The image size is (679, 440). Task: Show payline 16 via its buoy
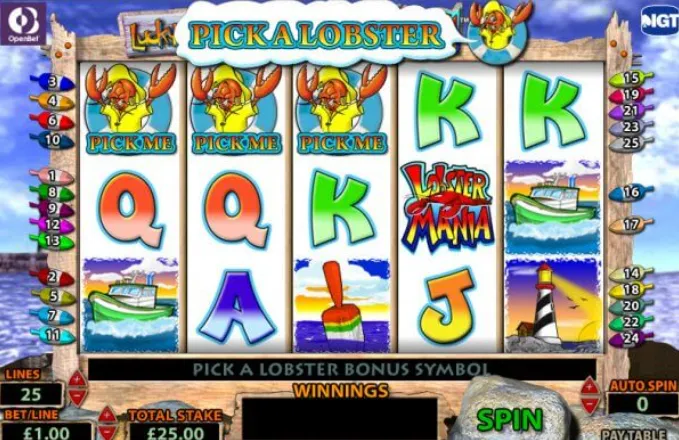tap(629, 192)
